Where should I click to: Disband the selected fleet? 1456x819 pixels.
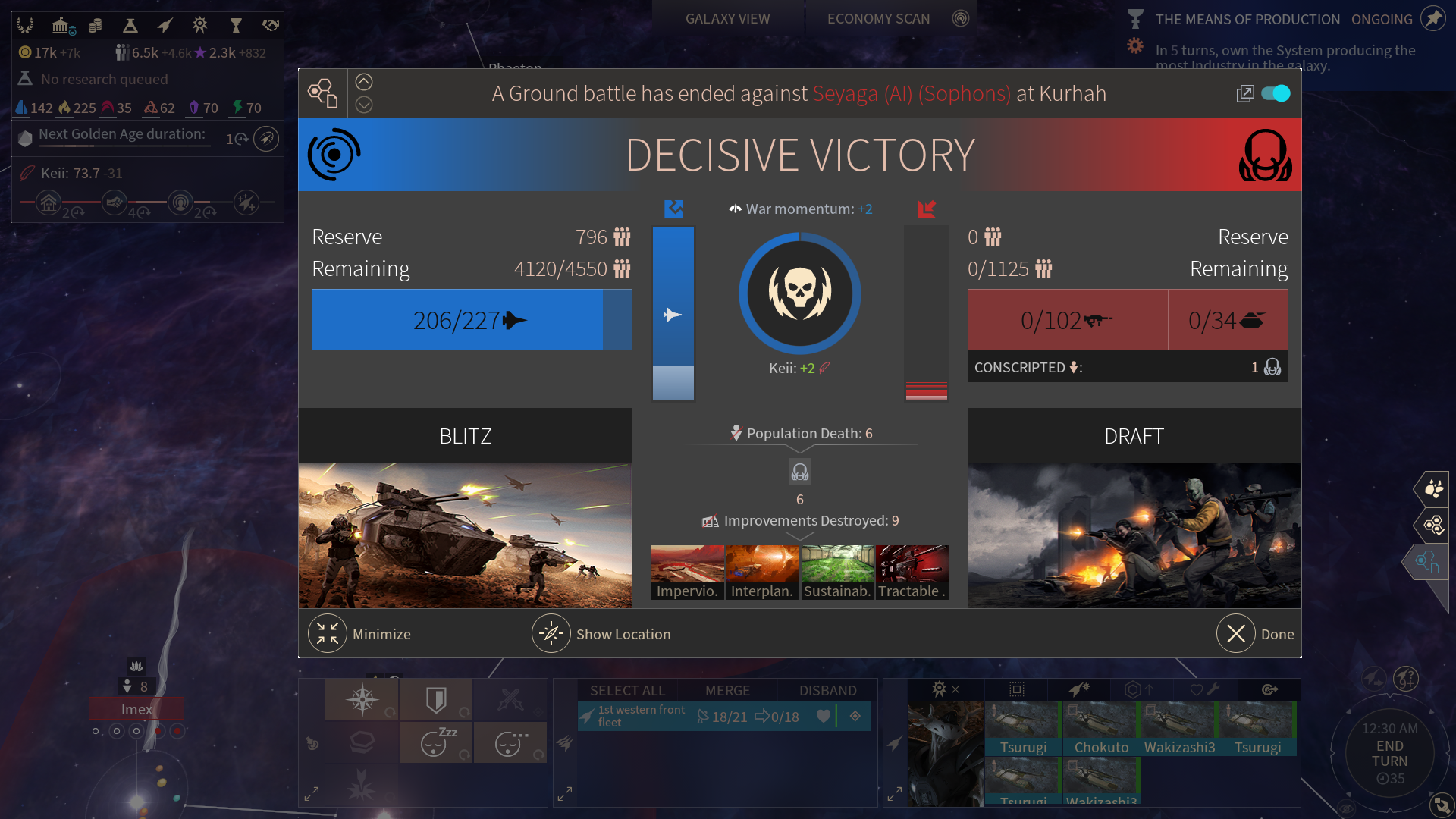click(x=827, y=690)
